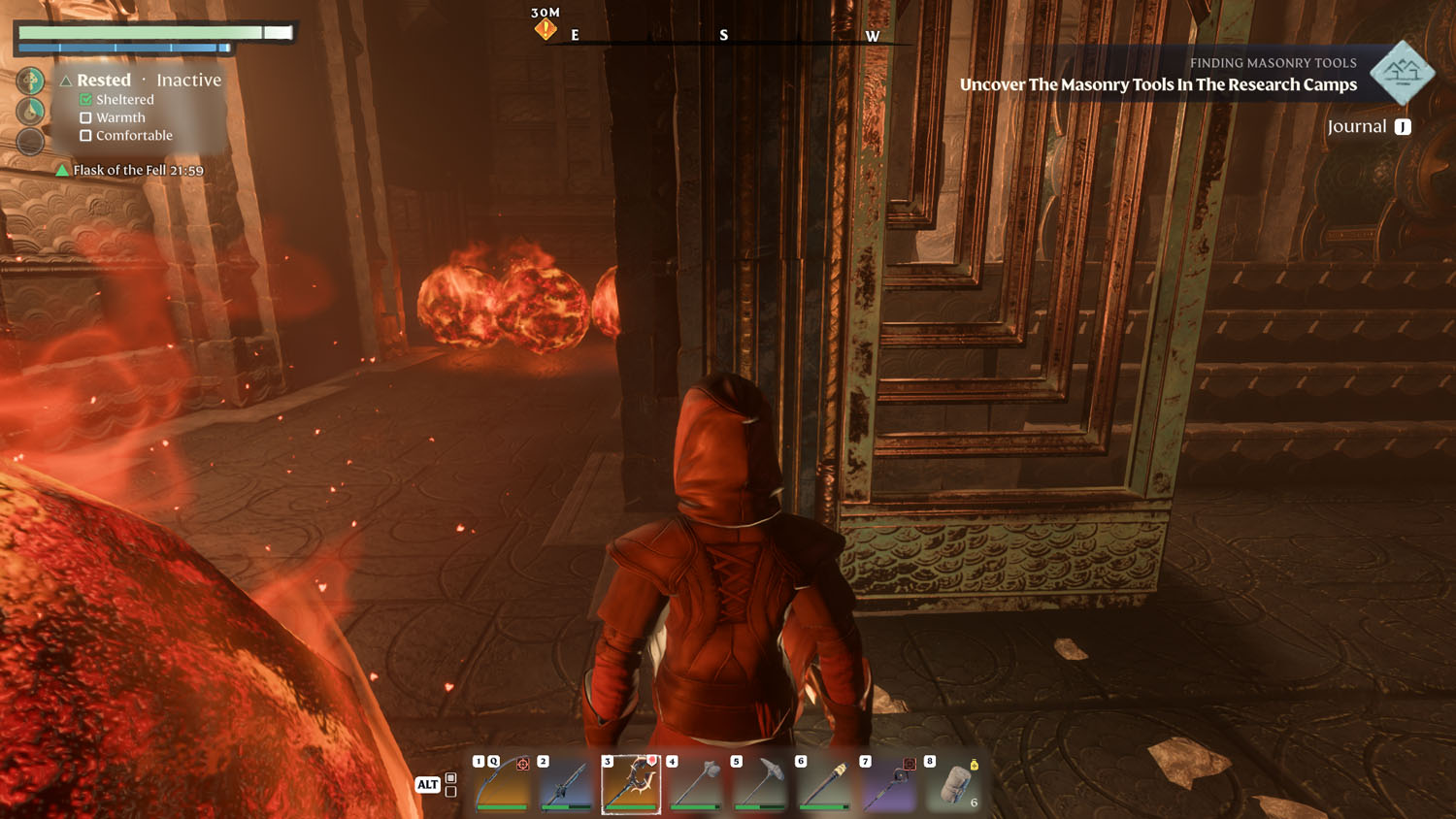Select the wand in purple slot 7

coord(889,784)
